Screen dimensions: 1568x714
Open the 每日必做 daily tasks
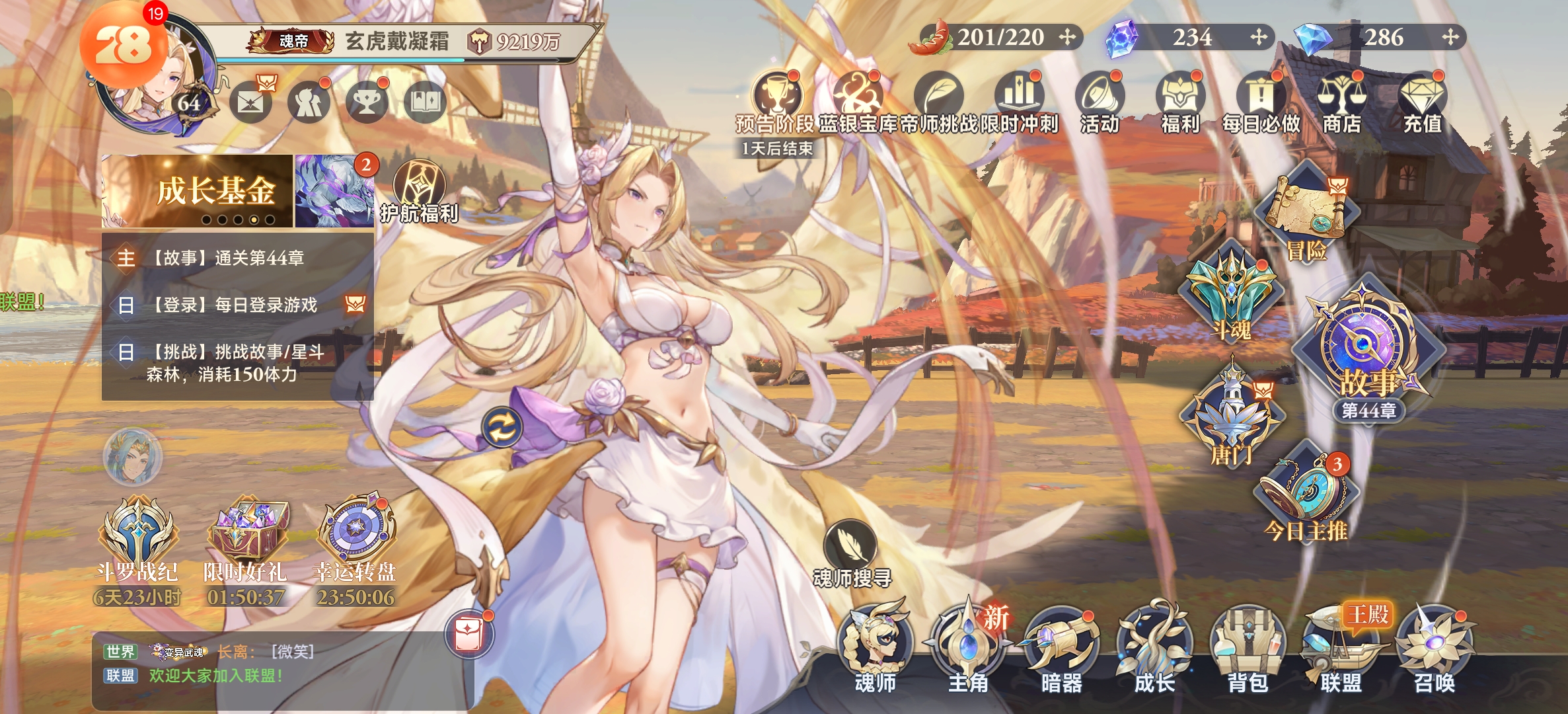[1261, 101]
